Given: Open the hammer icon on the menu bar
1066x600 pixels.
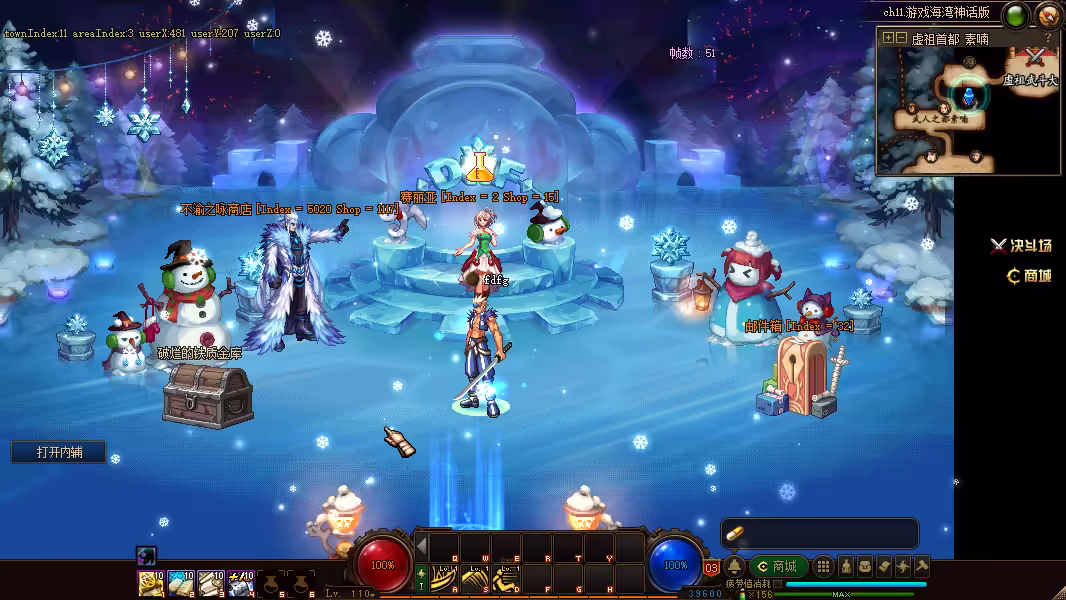Looking at the screenshot, I should pos(922,566).
